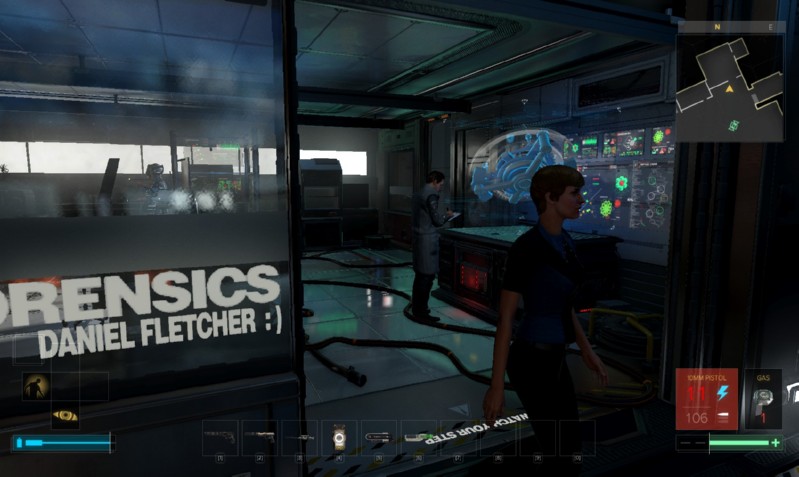Choose the rifle in hotbar slot 3
The height and width of the screenshot is (477, 799).
[x=300, y=437]
